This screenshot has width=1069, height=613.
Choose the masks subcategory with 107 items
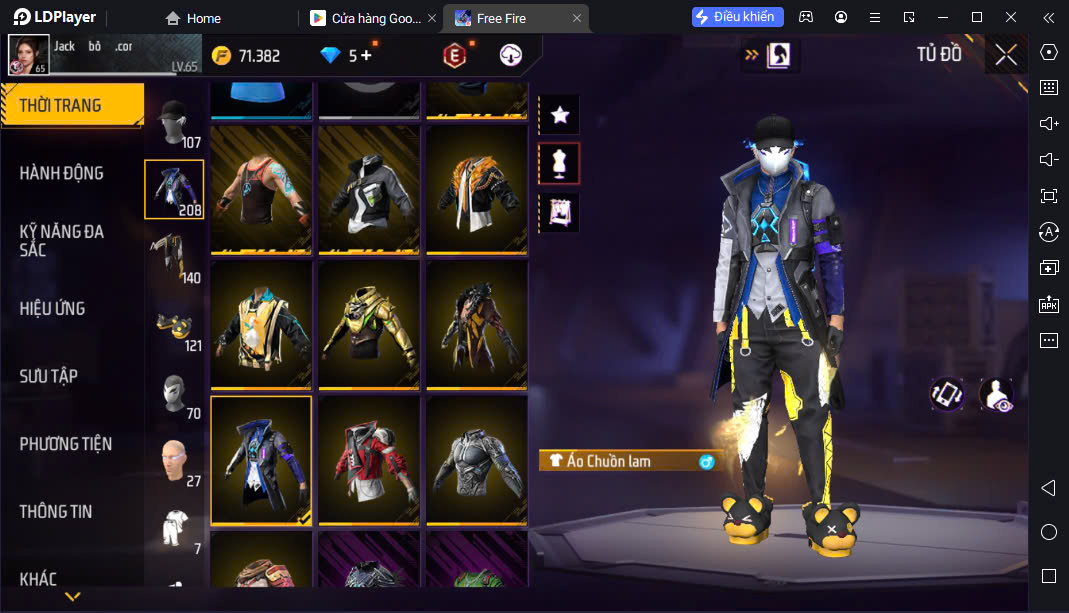coord(175,121)
